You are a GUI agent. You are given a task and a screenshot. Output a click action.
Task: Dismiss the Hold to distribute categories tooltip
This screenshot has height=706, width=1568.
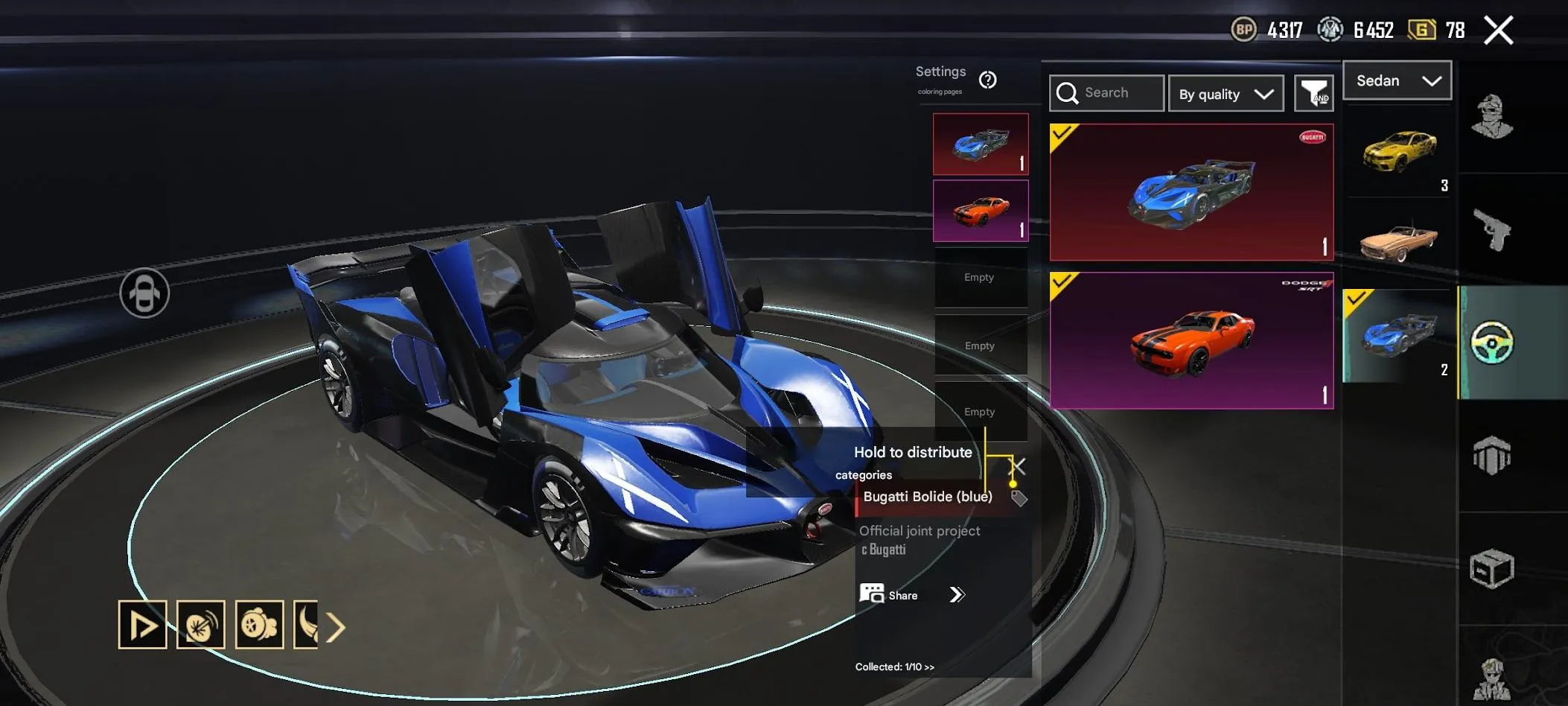coord(1017,466)
